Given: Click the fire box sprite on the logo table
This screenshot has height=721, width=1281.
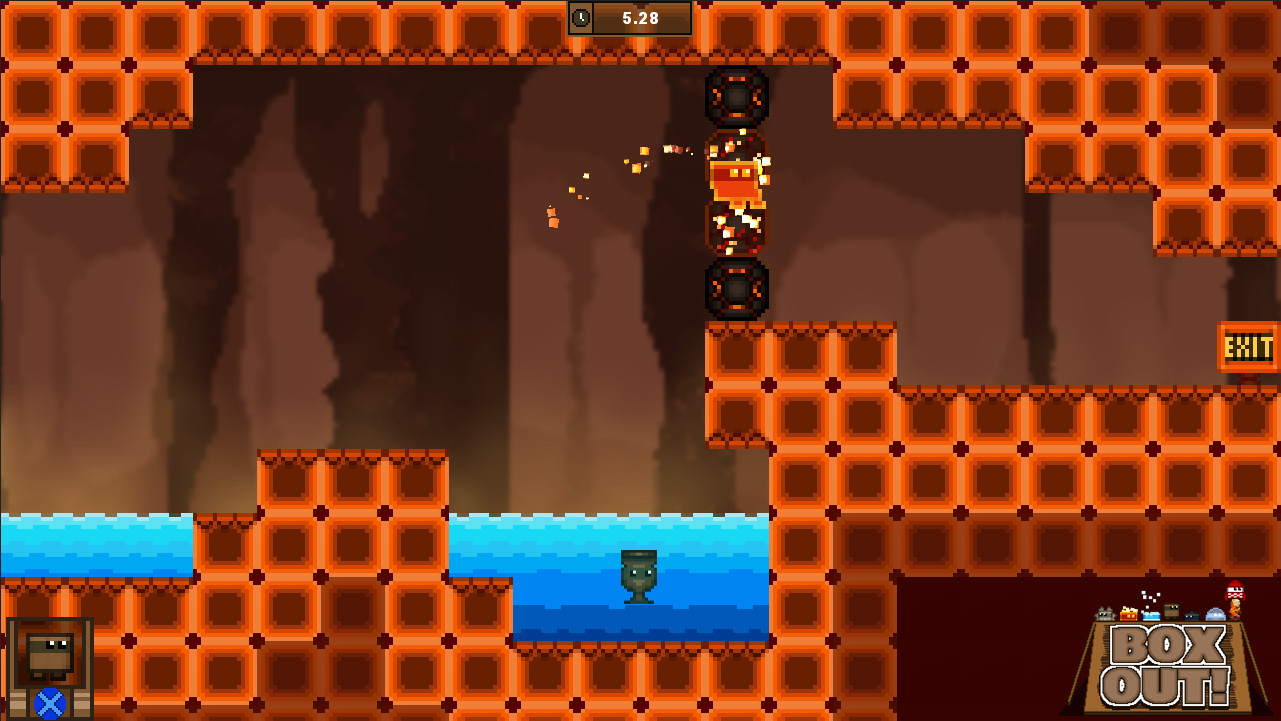Looking at the screenshot, I should pos(1129,613).
